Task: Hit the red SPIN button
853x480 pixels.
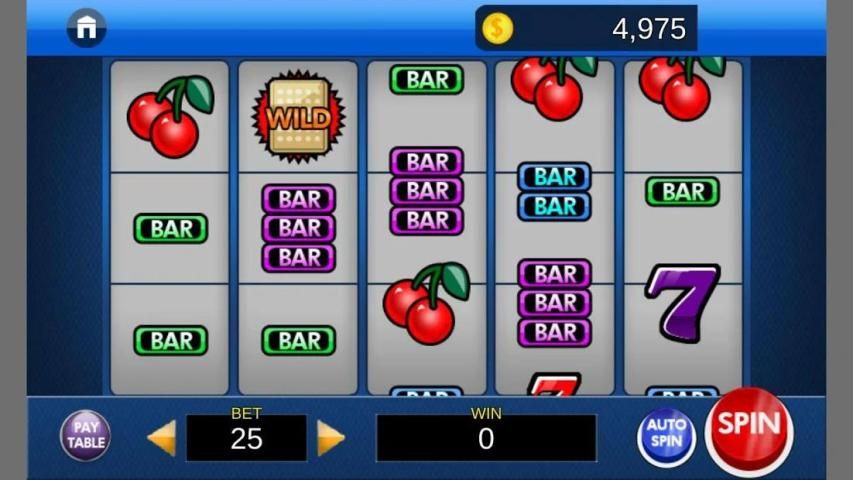Action: coord(748,430)
